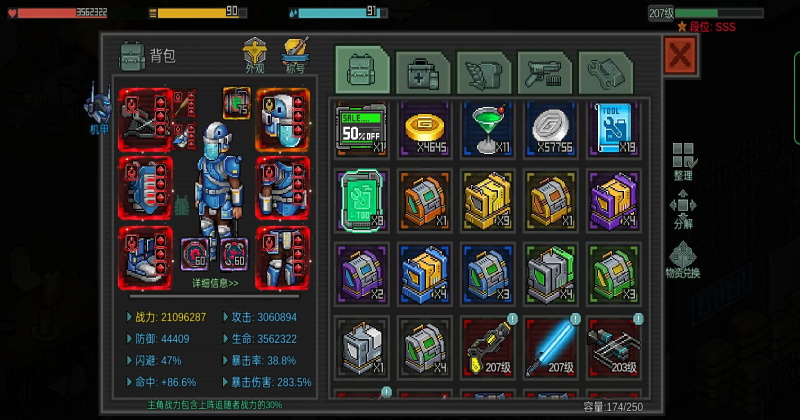Open the bread and wheat food tab

[484, 72]
